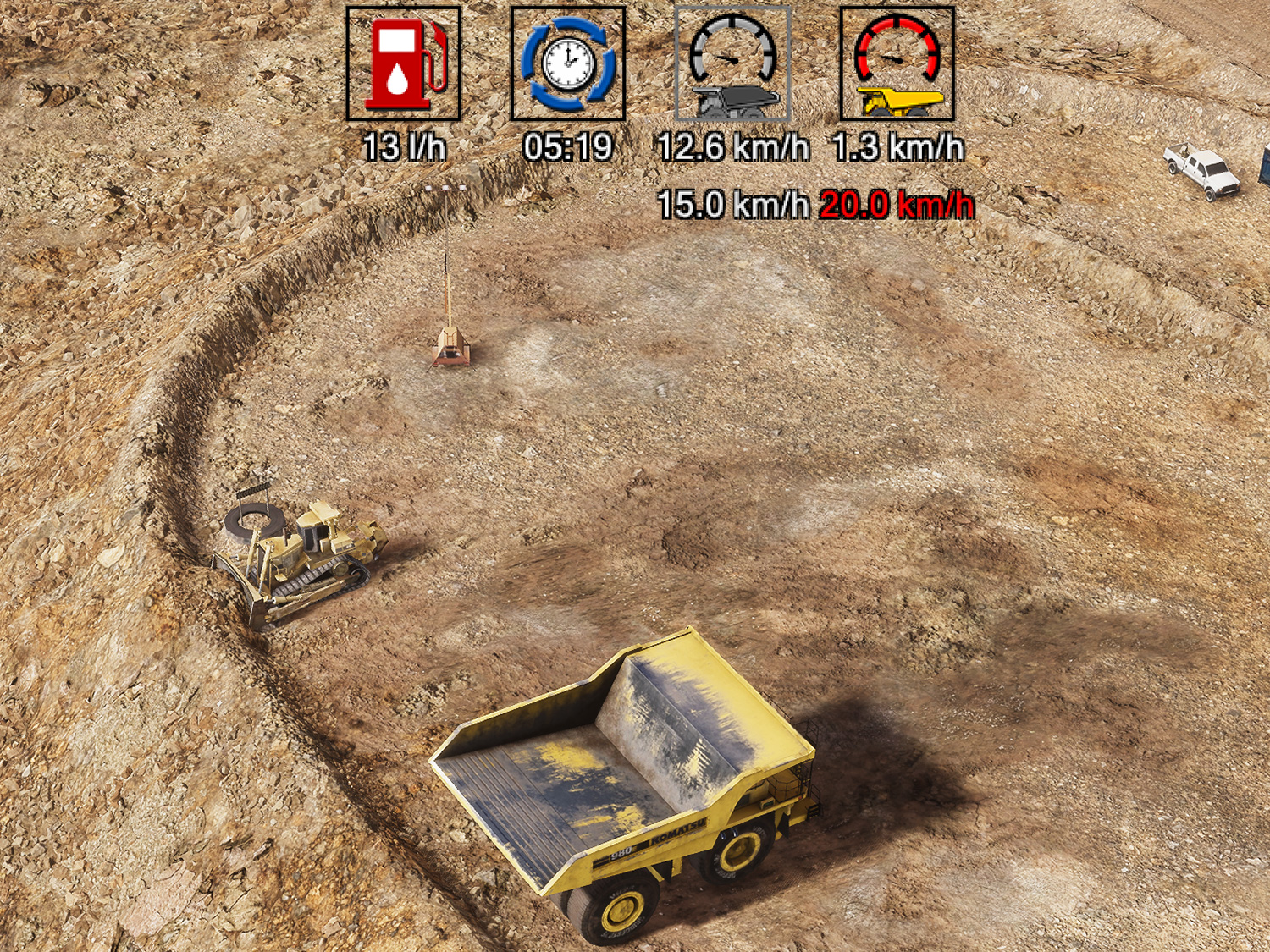1270x952 pixels.
Task: Click the red gauge needle indicator
Action: [x=893, y=59]
